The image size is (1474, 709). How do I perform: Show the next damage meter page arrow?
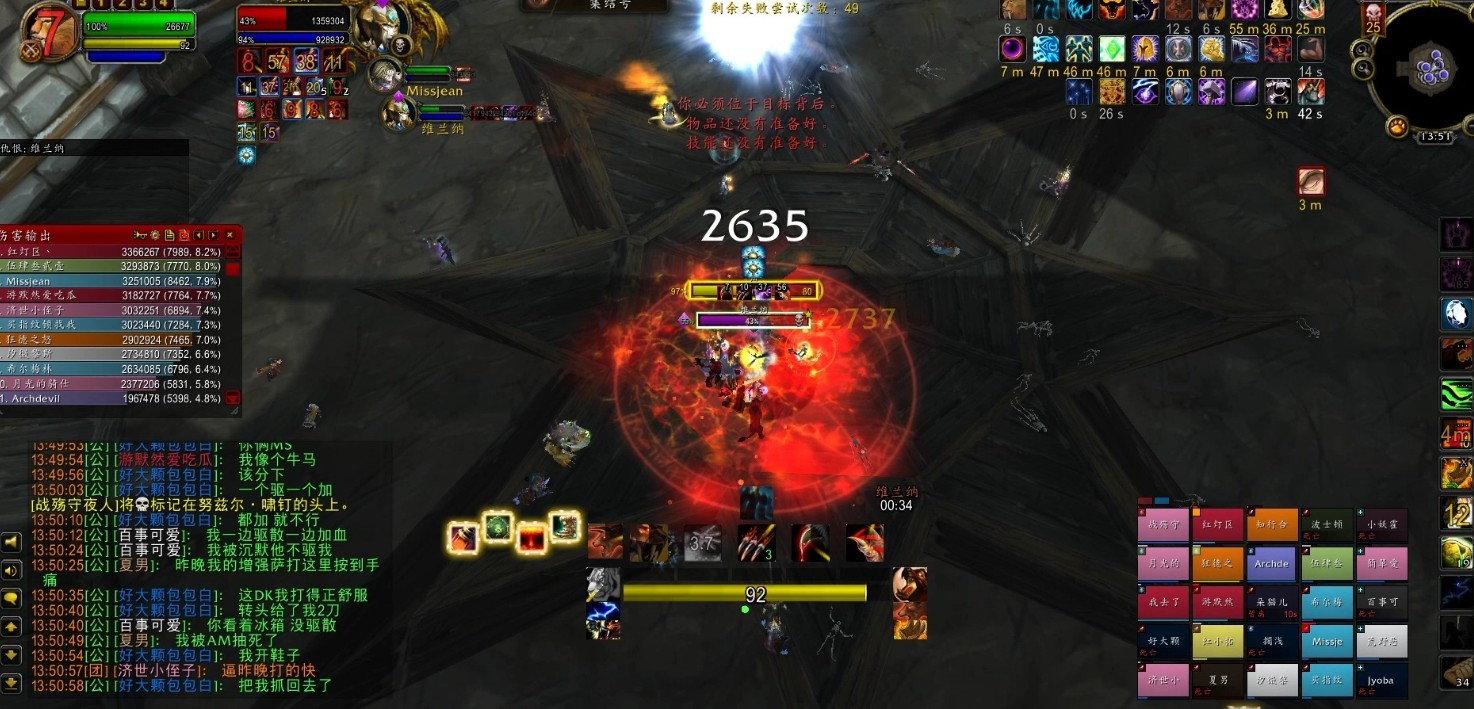tap(213, 235)
